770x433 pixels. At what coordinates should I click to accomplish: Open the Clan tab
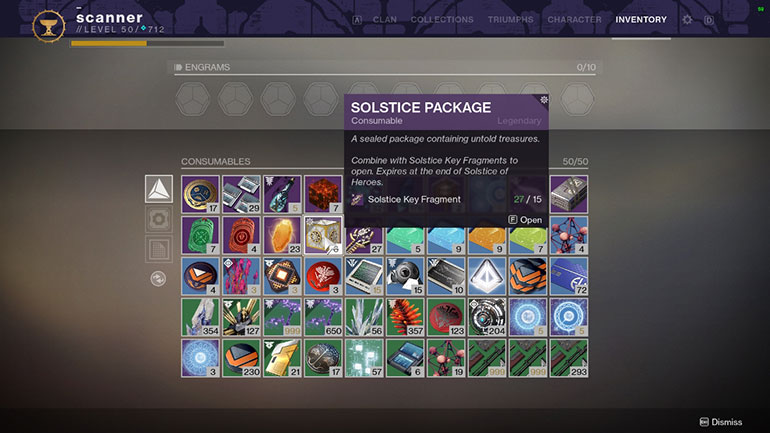point(384,19)
